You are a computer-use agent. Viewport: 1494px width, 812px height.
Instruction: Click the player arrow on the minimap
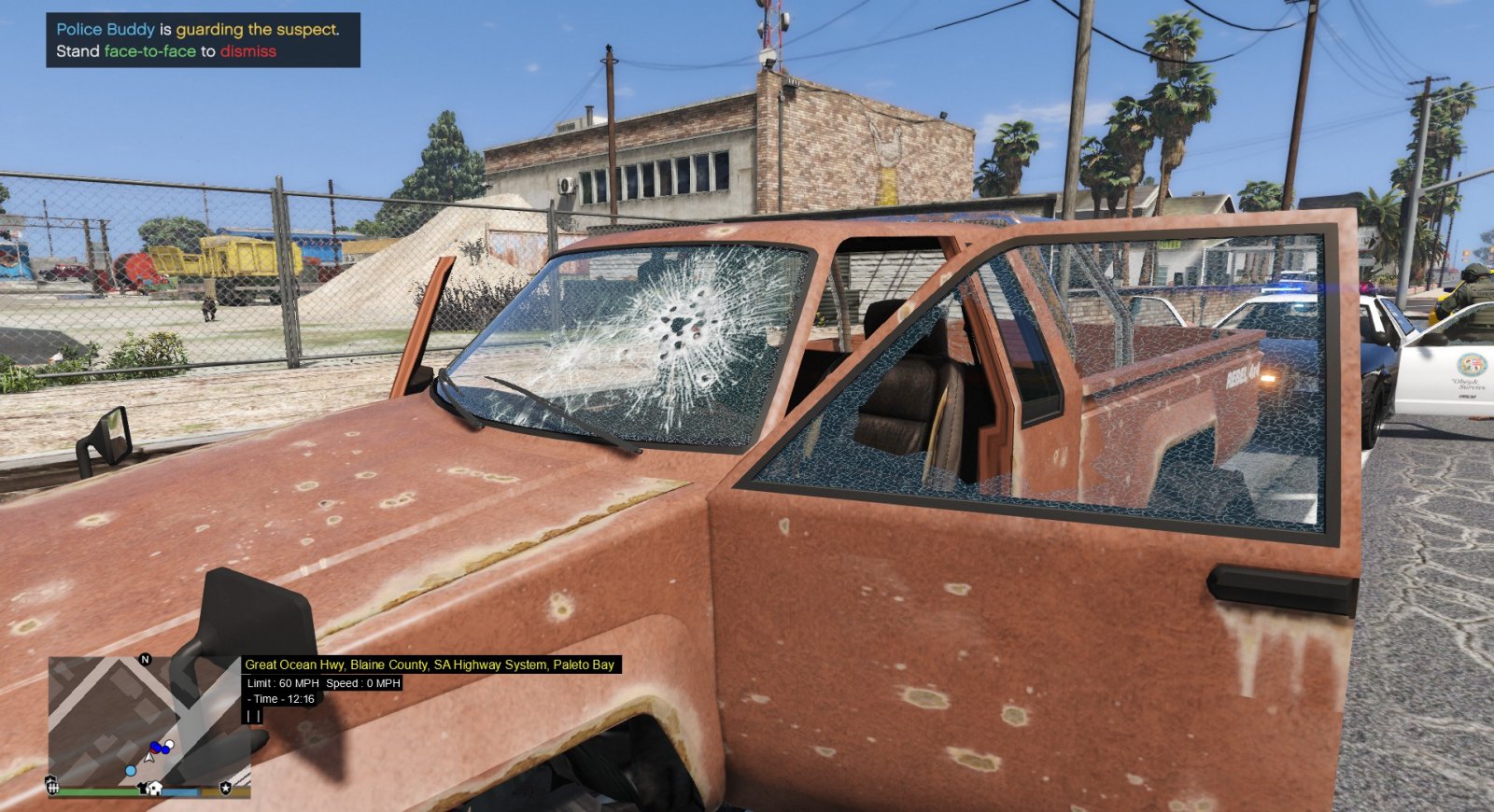[149, 757]
